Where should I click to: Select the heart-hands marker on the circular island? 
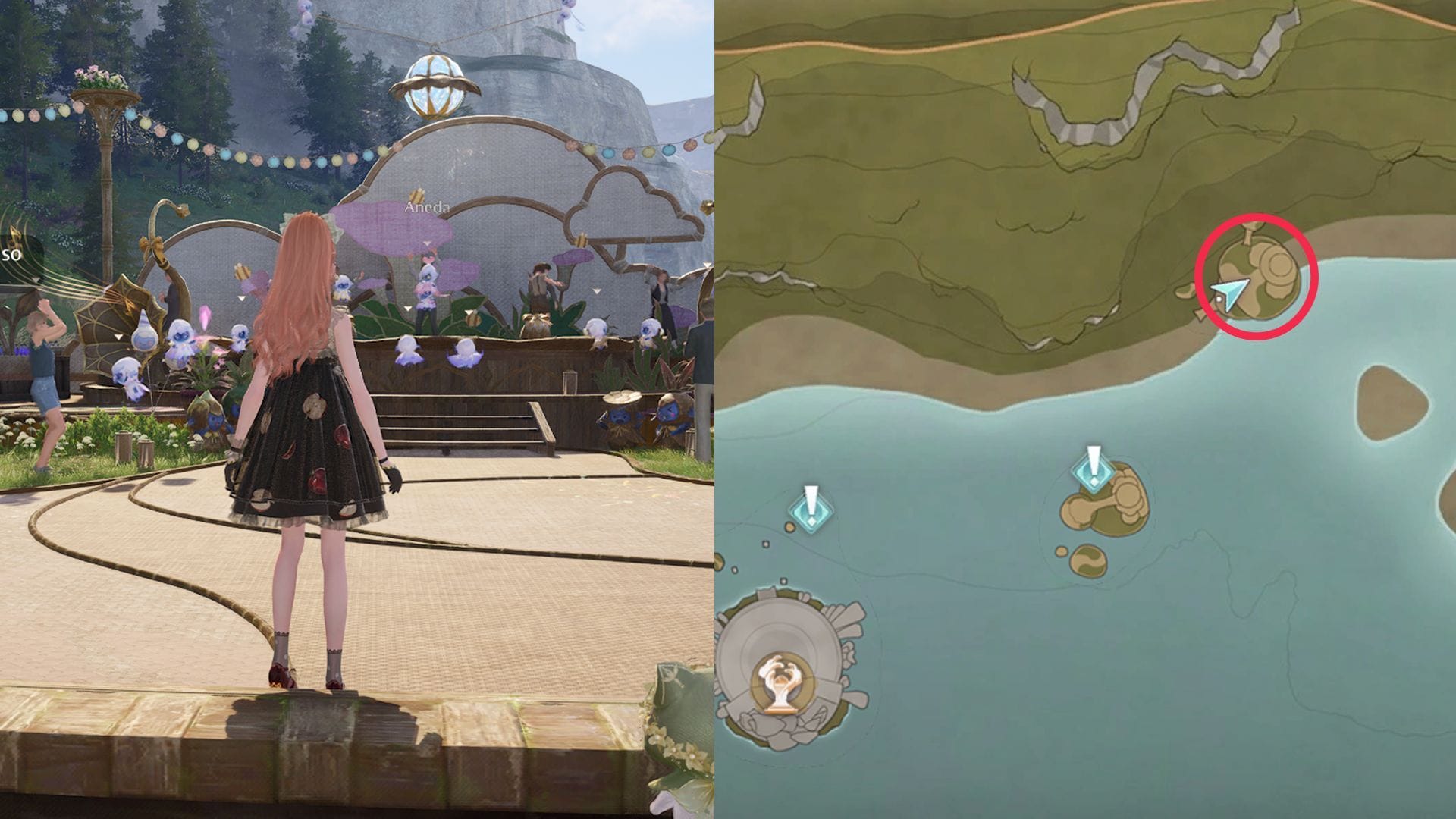pyautogui.click(x=777, y=682)
